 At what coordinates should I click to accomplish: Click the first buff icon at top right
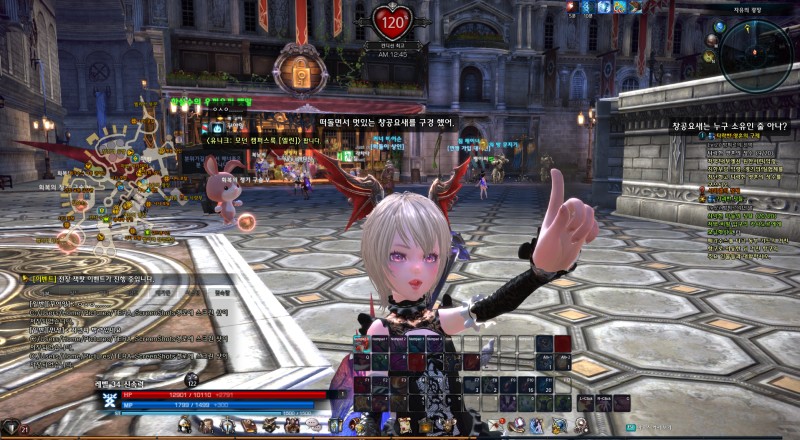click(x=571, y=7)
